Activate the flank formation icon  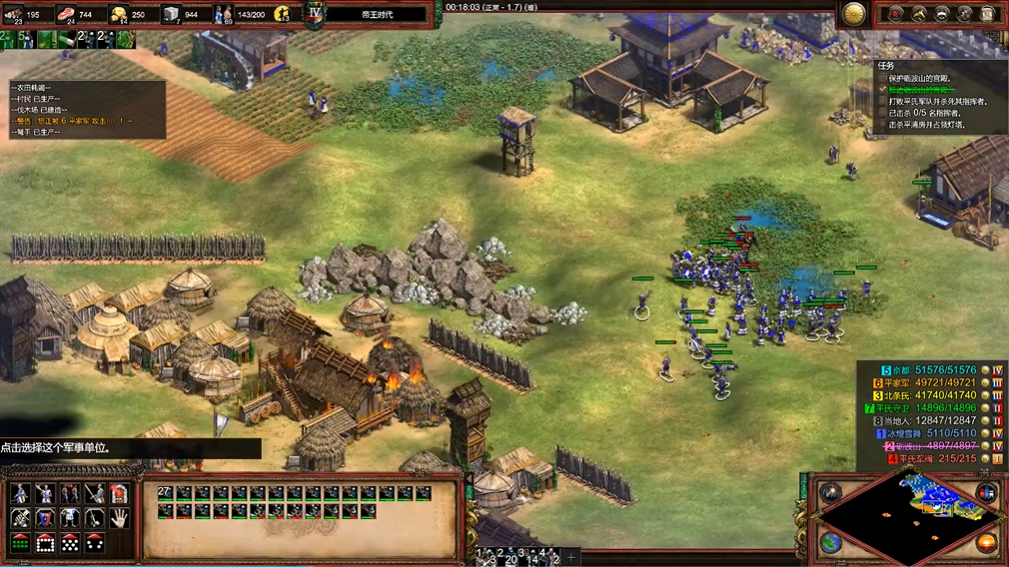point(95,543)
